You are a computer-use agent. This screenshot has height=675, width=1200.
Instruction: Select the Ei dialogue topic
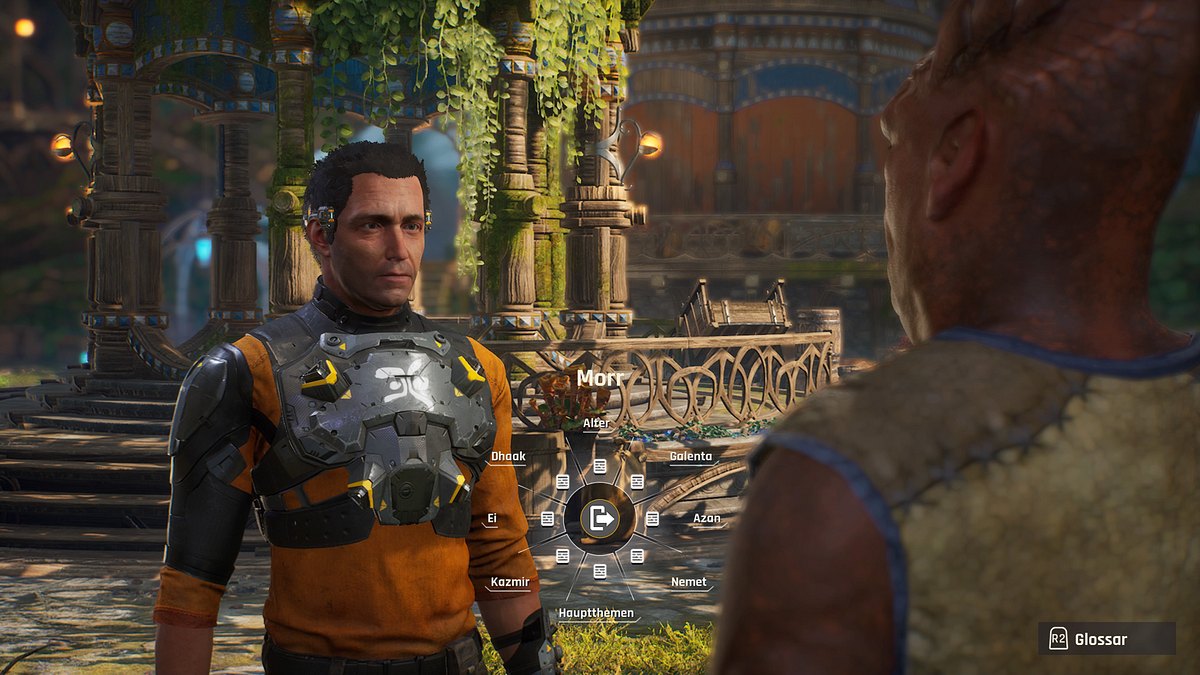[492, 519]
